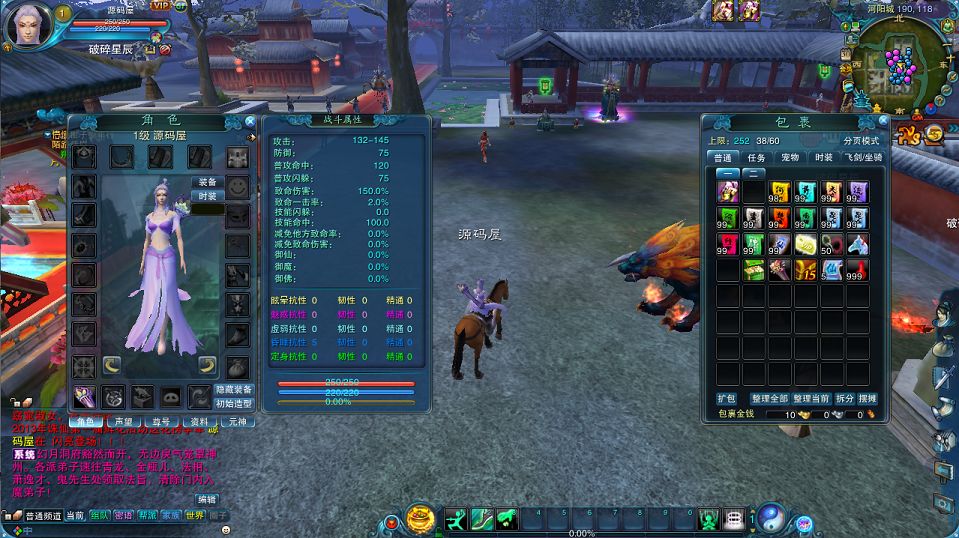Activate the green running figure skill
Screen dimensions: 959x538
tap(455, 519)
